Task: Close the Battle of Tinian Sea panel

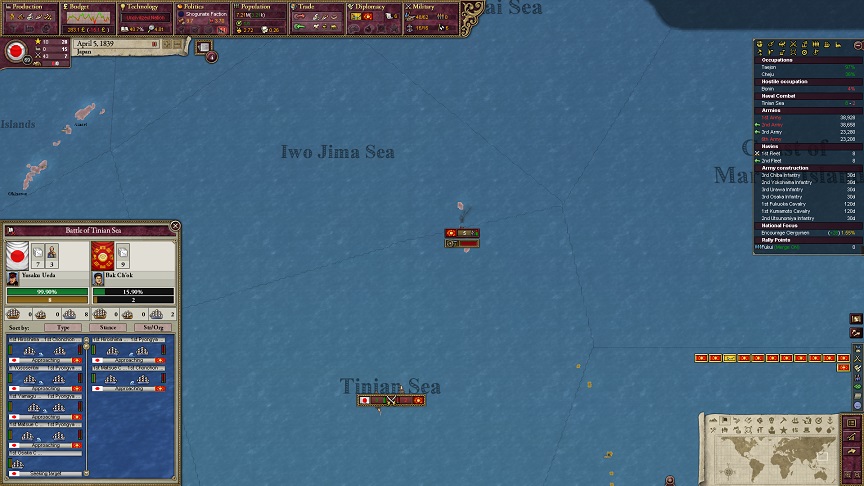Action: [175, 227]
